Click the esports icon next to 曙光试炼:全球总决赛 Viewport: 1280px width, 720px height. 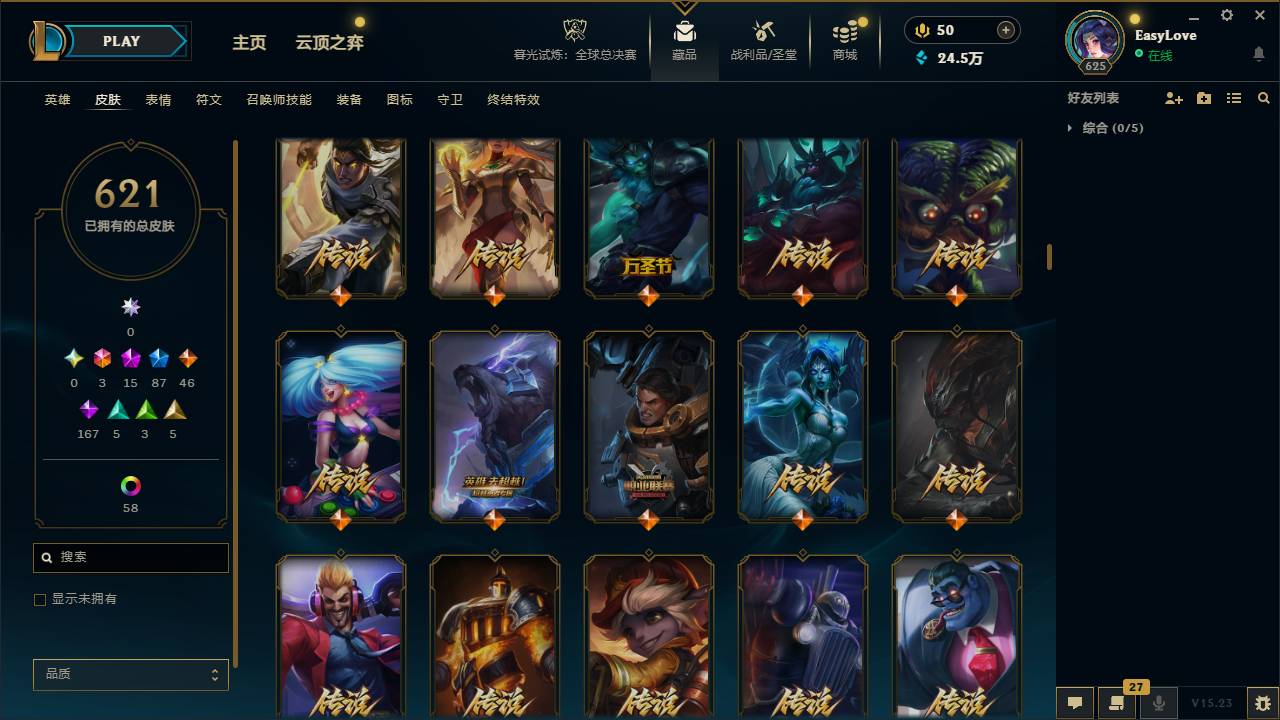click(x=573, y=30)
